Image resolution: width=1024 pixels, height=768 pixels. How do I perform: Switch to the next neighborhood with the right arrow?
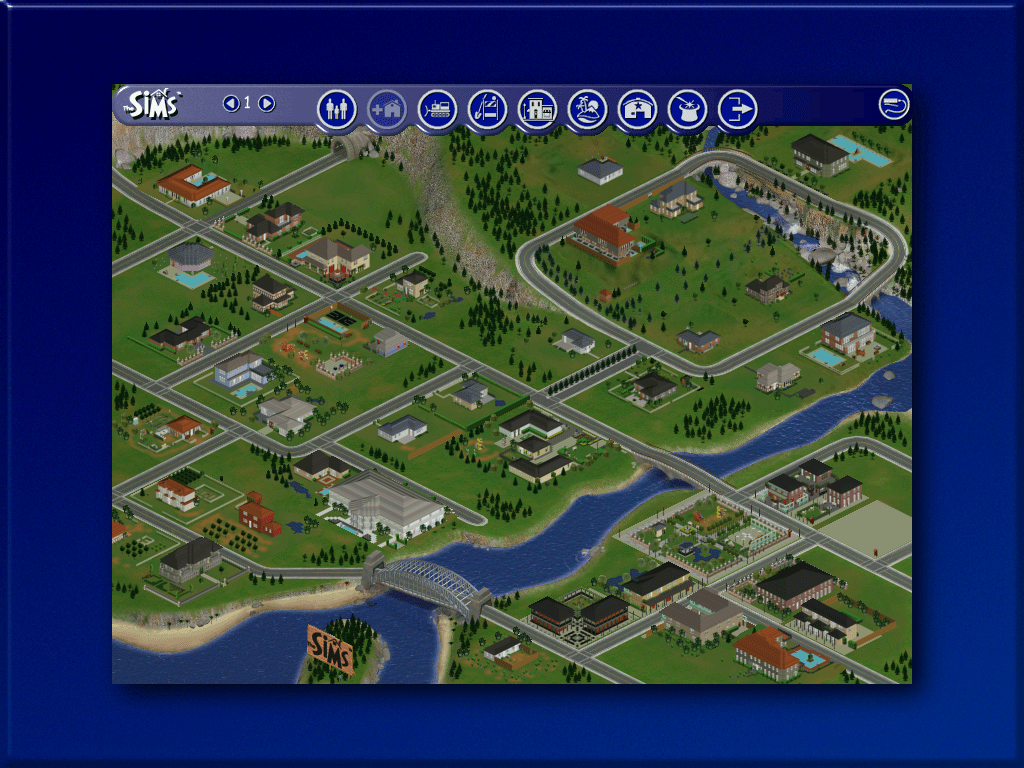pos(267,103)
